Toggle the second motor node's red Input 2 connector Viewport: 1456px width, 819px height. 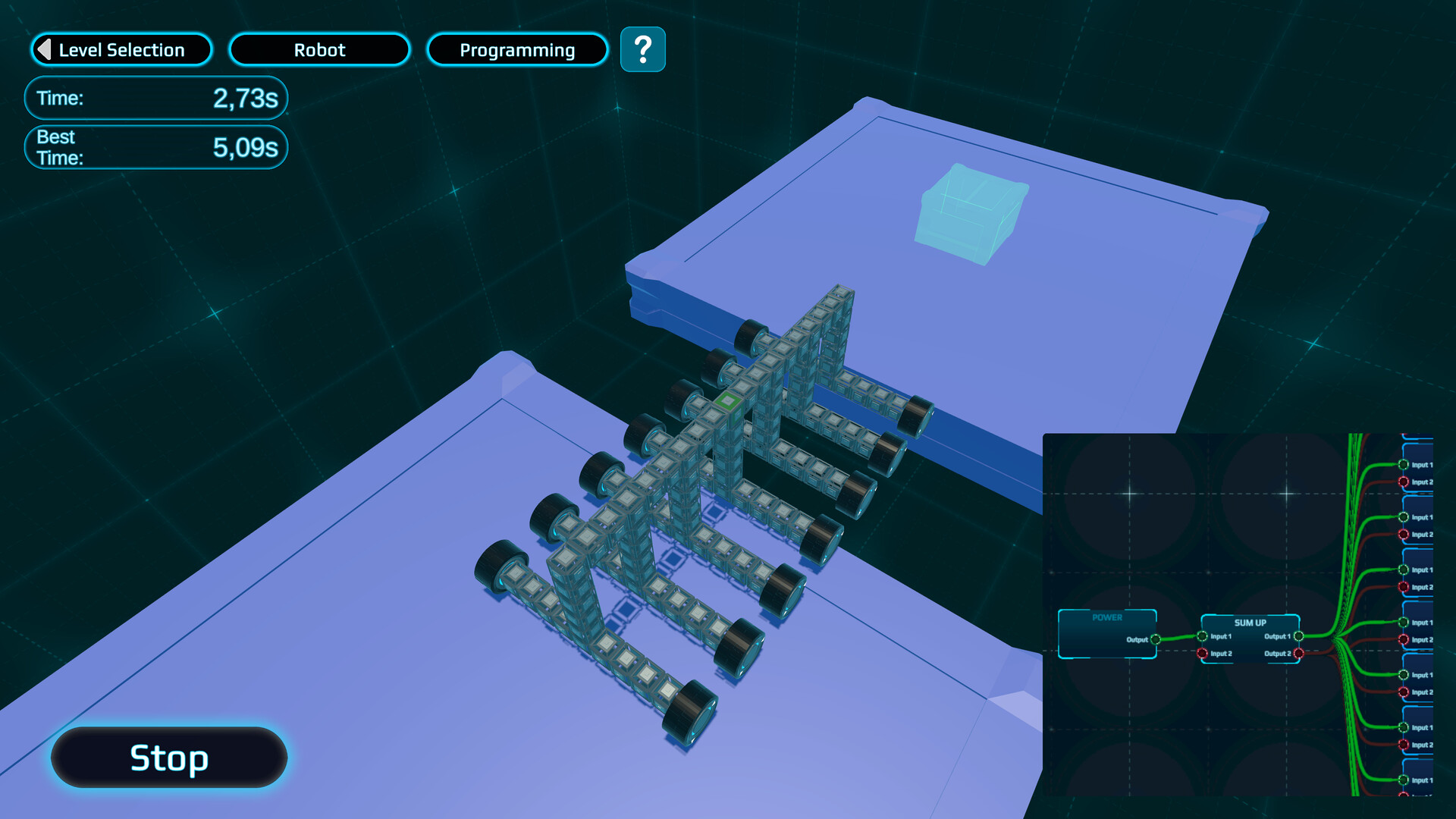(x=1403, y=535)
